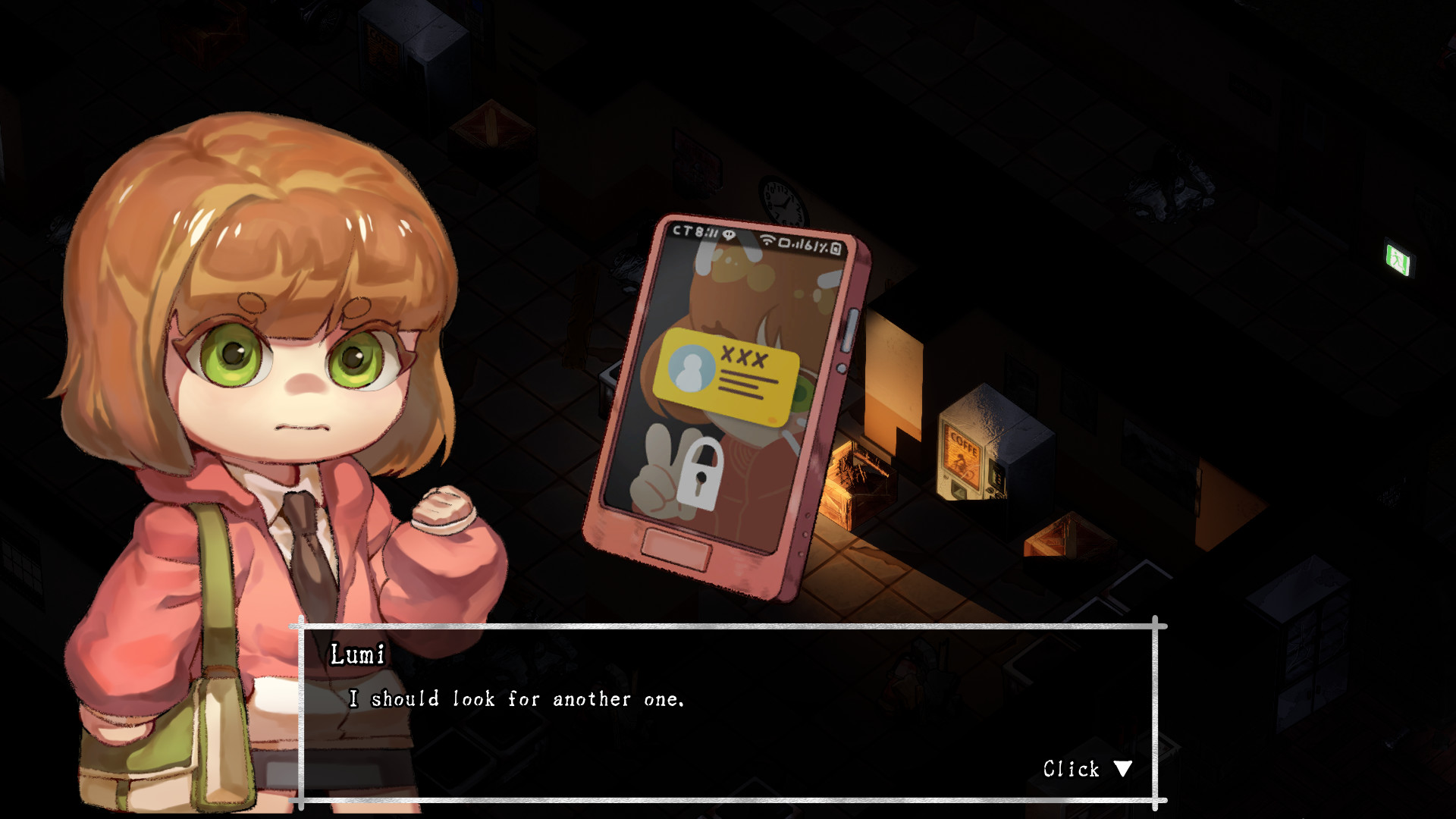The height and width of the screenshot is (819, 1456).
Task: Click the green exit sign in the corridor
Action: coord(1399,256)
